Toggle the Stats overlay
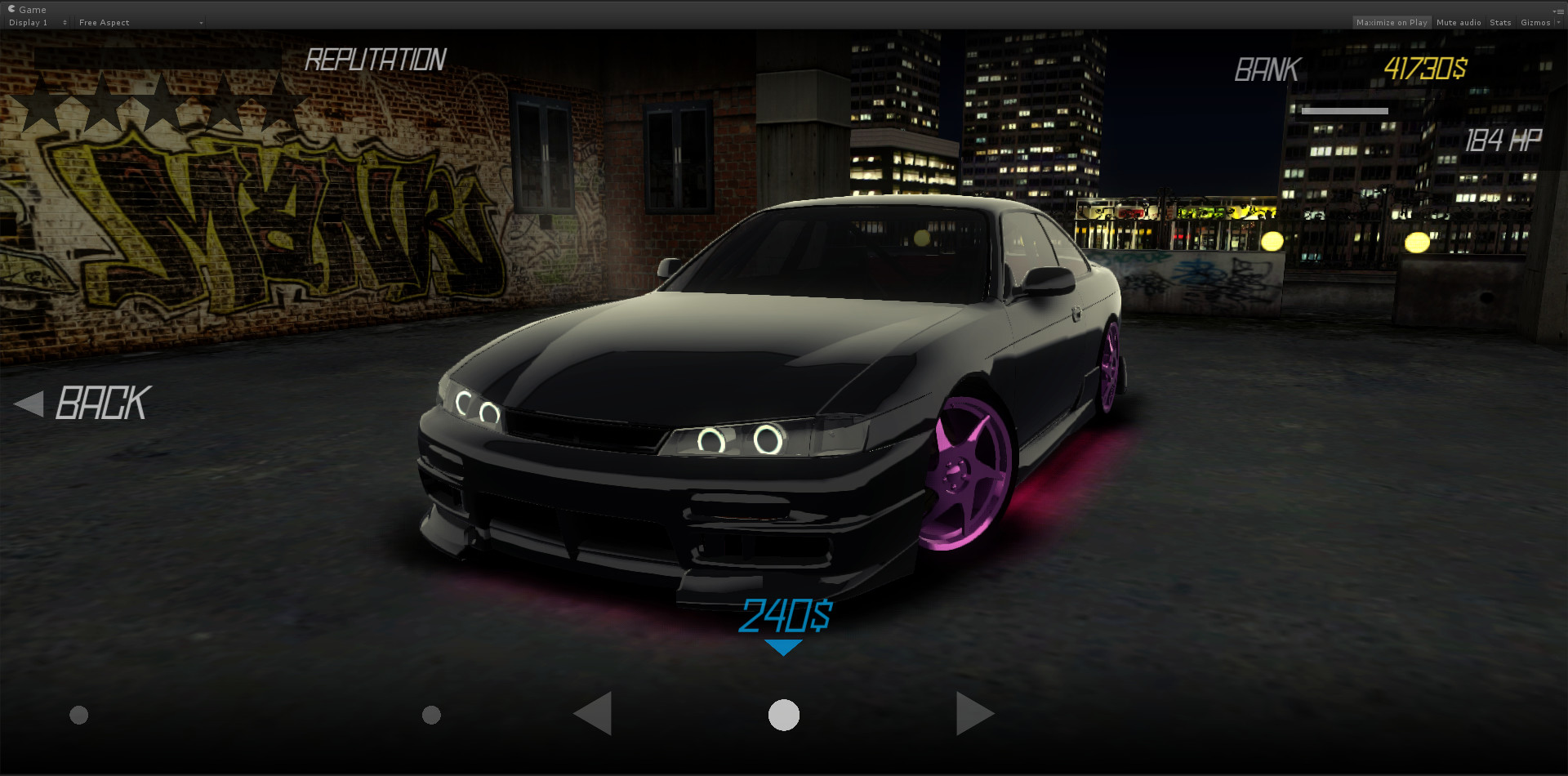This screenshot has width=1568, height=776. point(1500,22)
